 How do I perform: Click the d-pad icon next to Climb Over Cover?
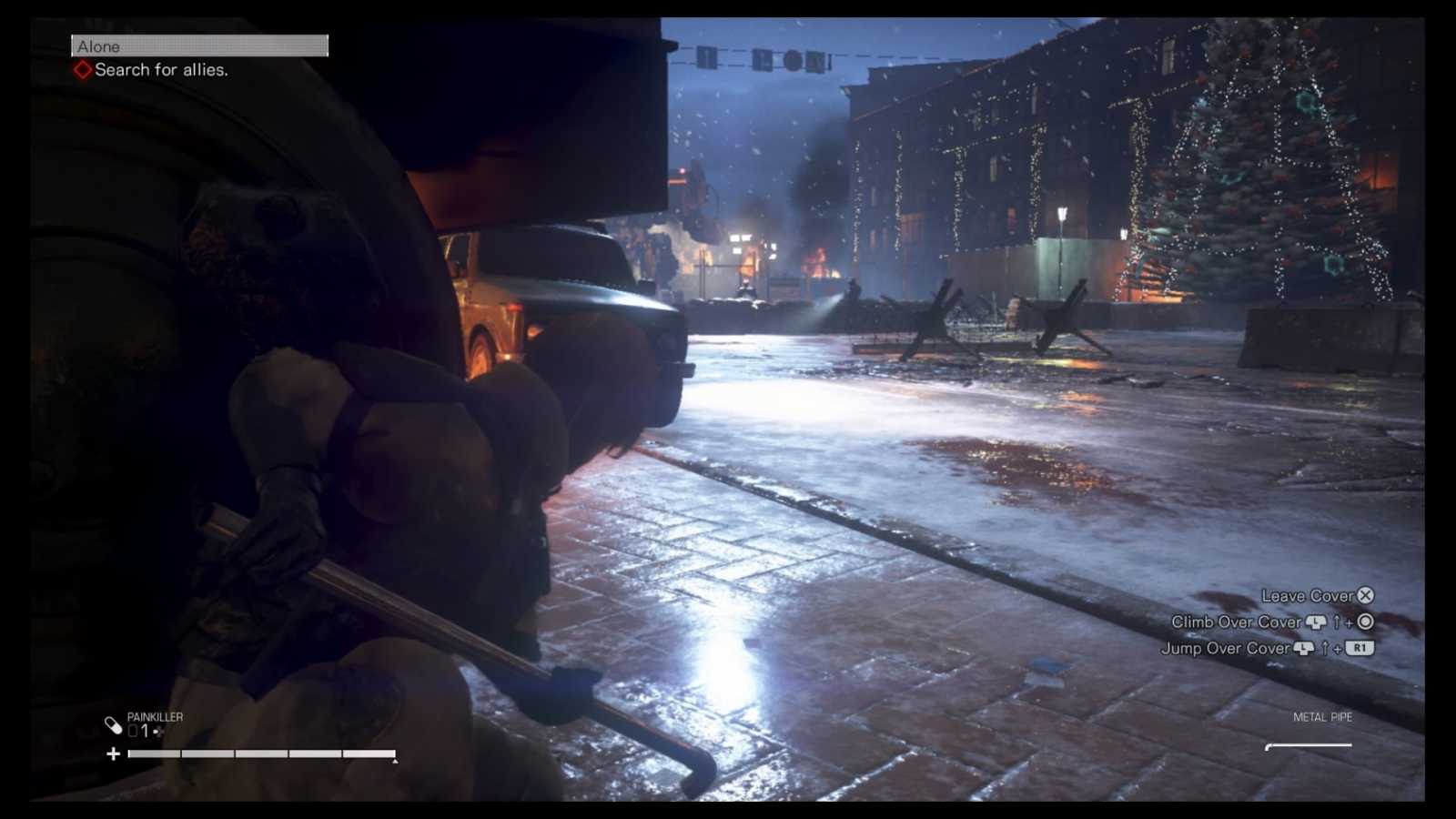(x=1315, y=622)
